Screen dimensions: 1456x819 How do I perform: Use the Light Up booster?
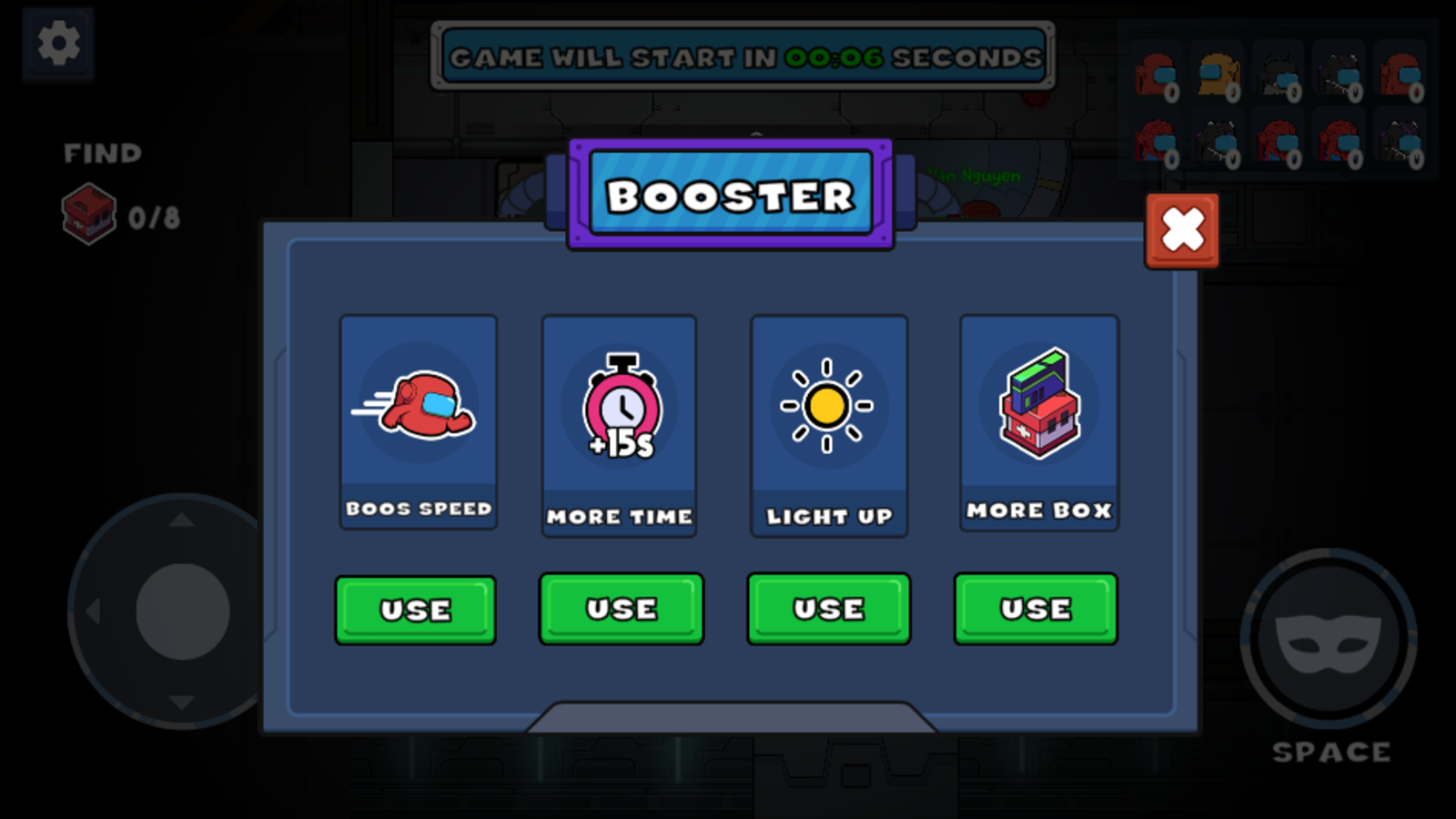click(827, 608)
